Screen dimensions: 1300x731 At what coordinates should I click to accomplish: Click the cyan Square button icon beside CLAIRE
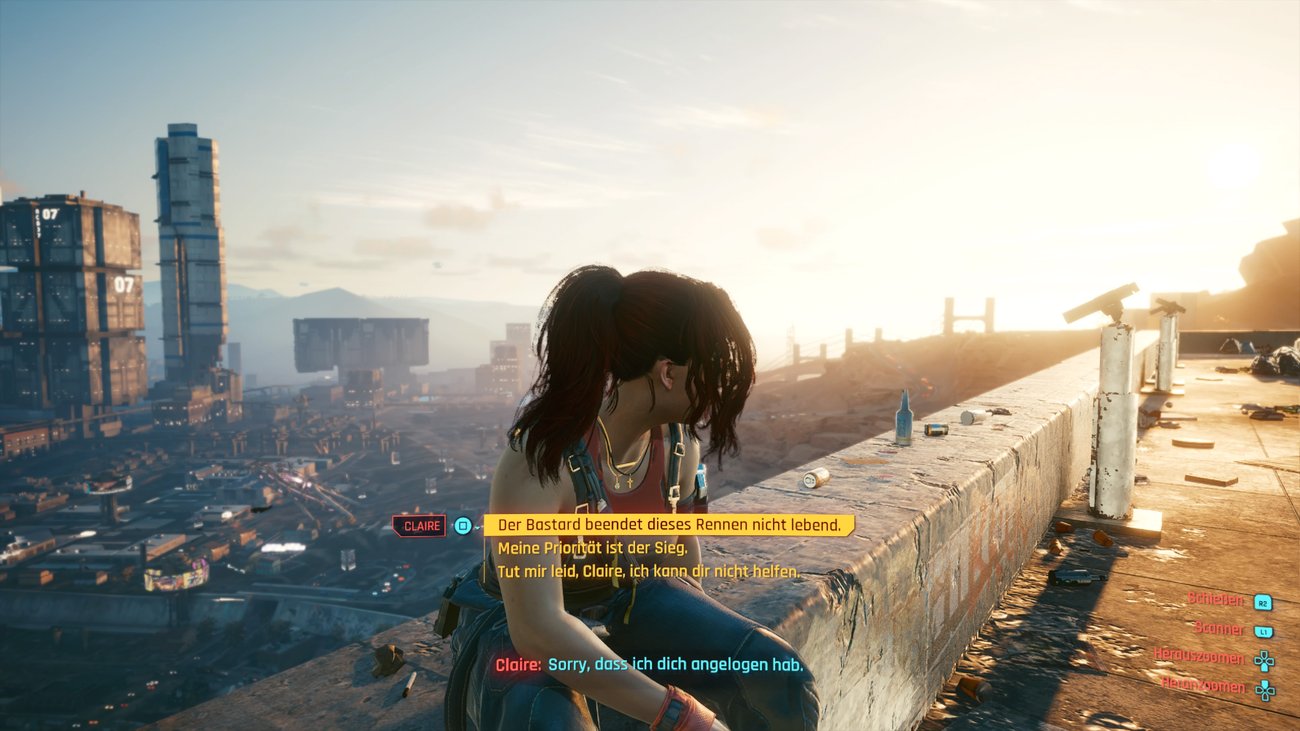click(463, 526)
